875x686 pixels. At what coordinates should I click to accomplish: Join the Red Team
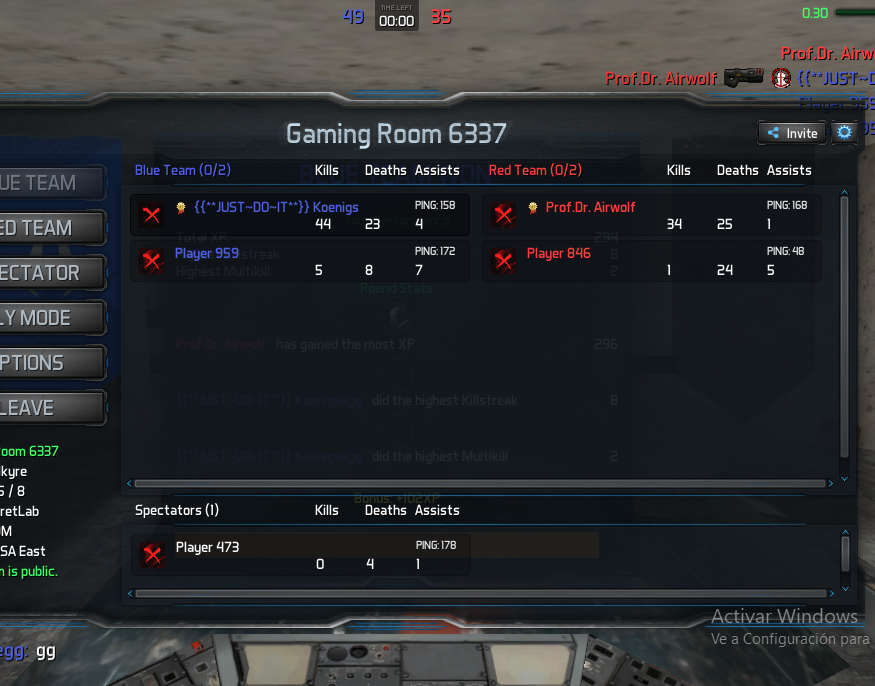50,228
